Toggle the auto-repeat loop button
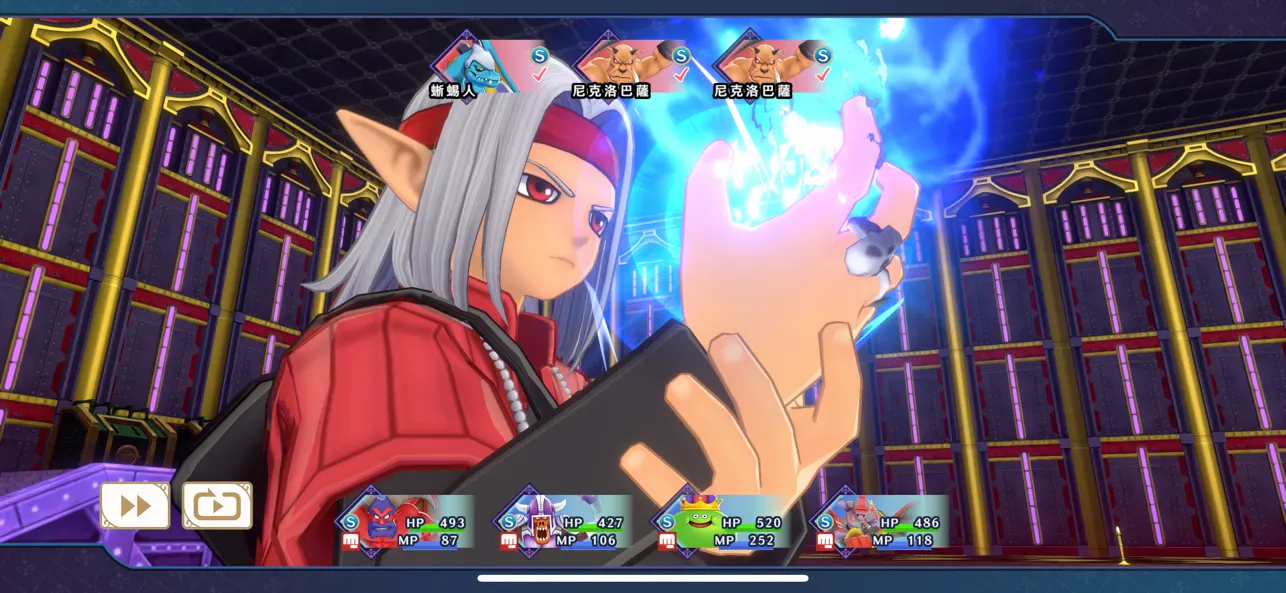The height and width of the screenshot is (593, 1286). (x=217, y=506)
